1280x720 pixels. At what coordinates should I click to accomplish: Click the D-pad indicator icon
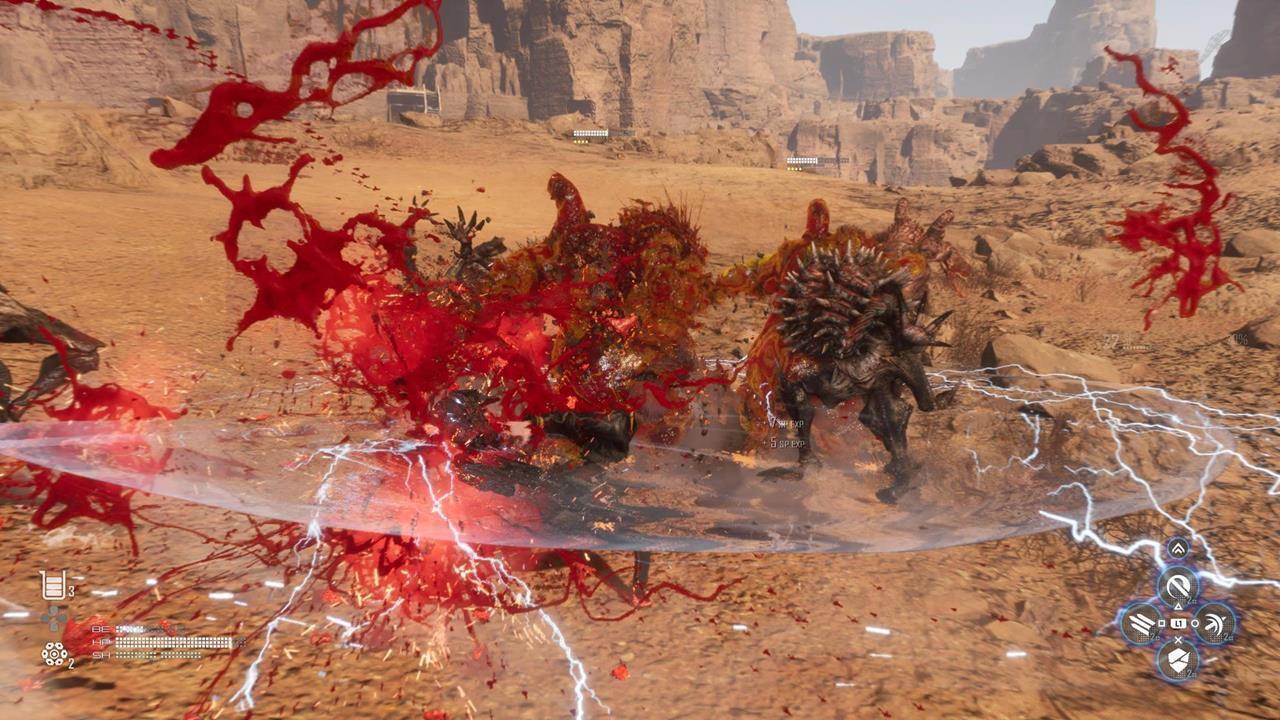[x=52, y=617]
